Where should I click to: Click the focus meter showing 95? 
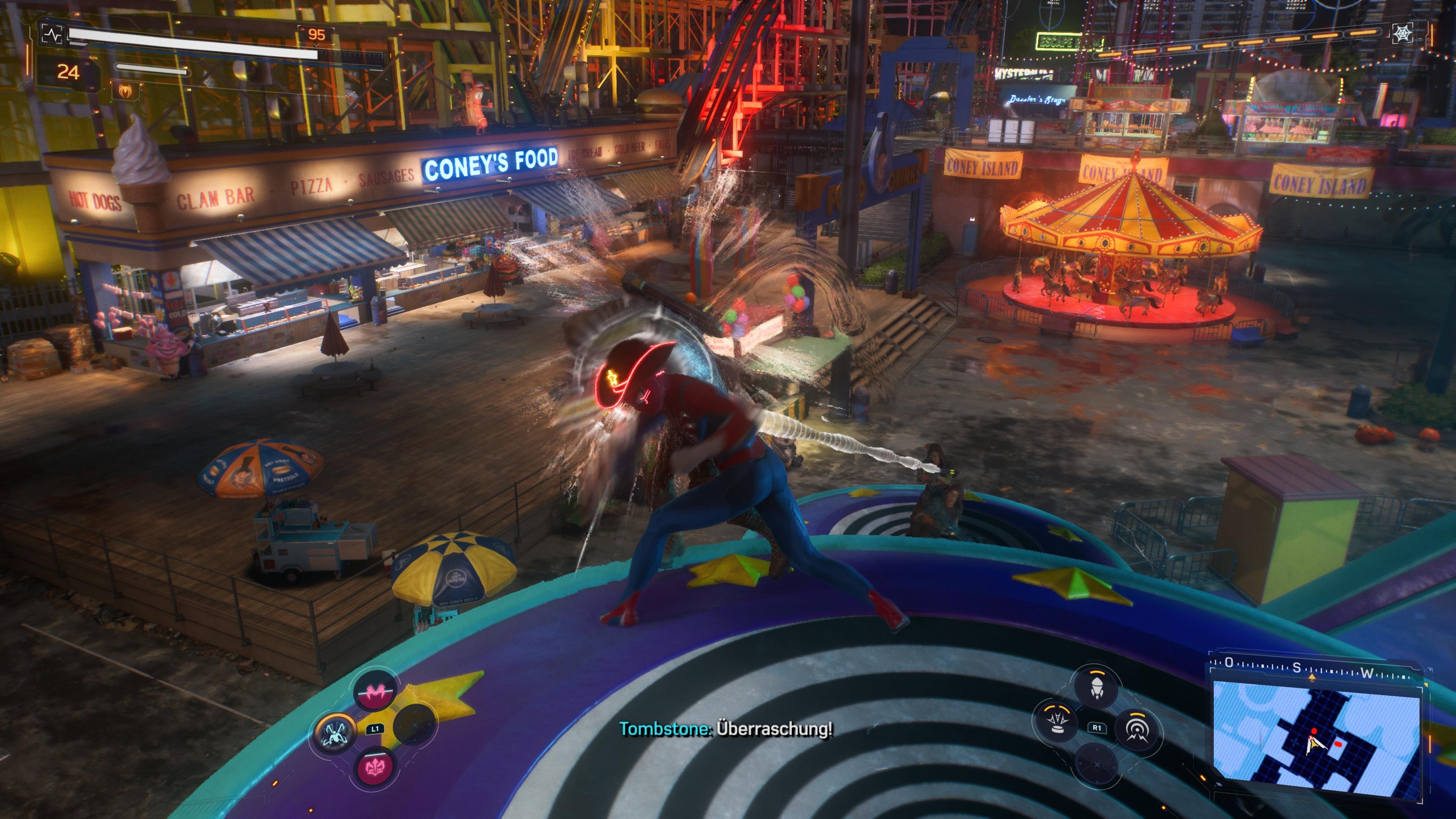[318, 35]
